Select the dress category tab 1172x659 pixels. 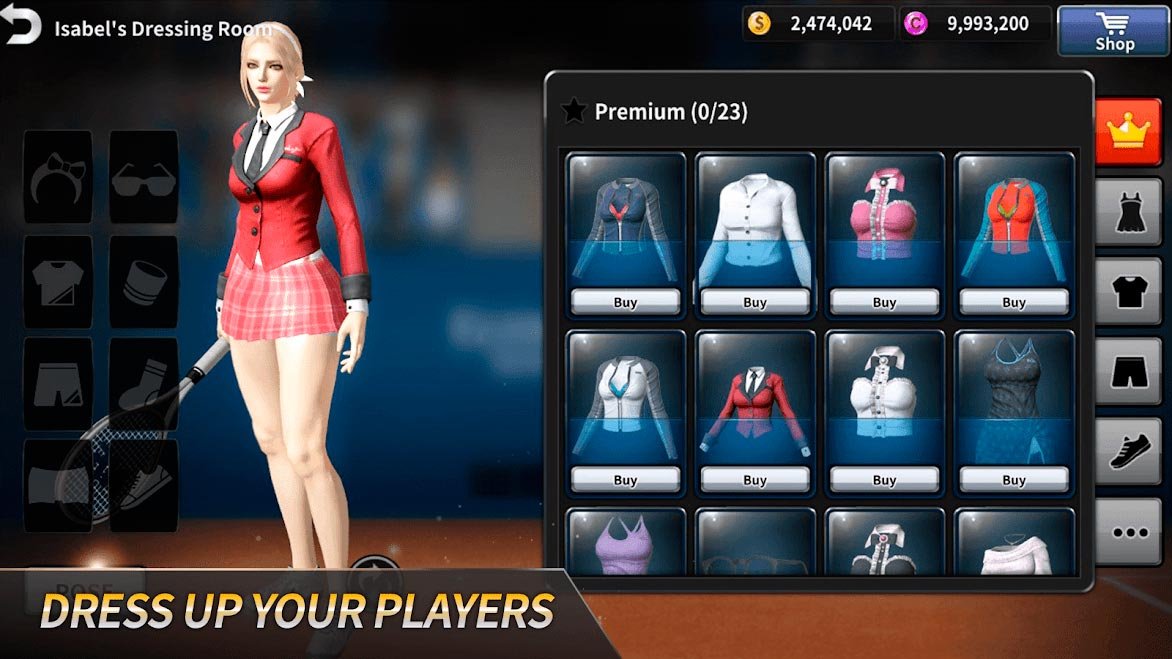point(1128,212)
